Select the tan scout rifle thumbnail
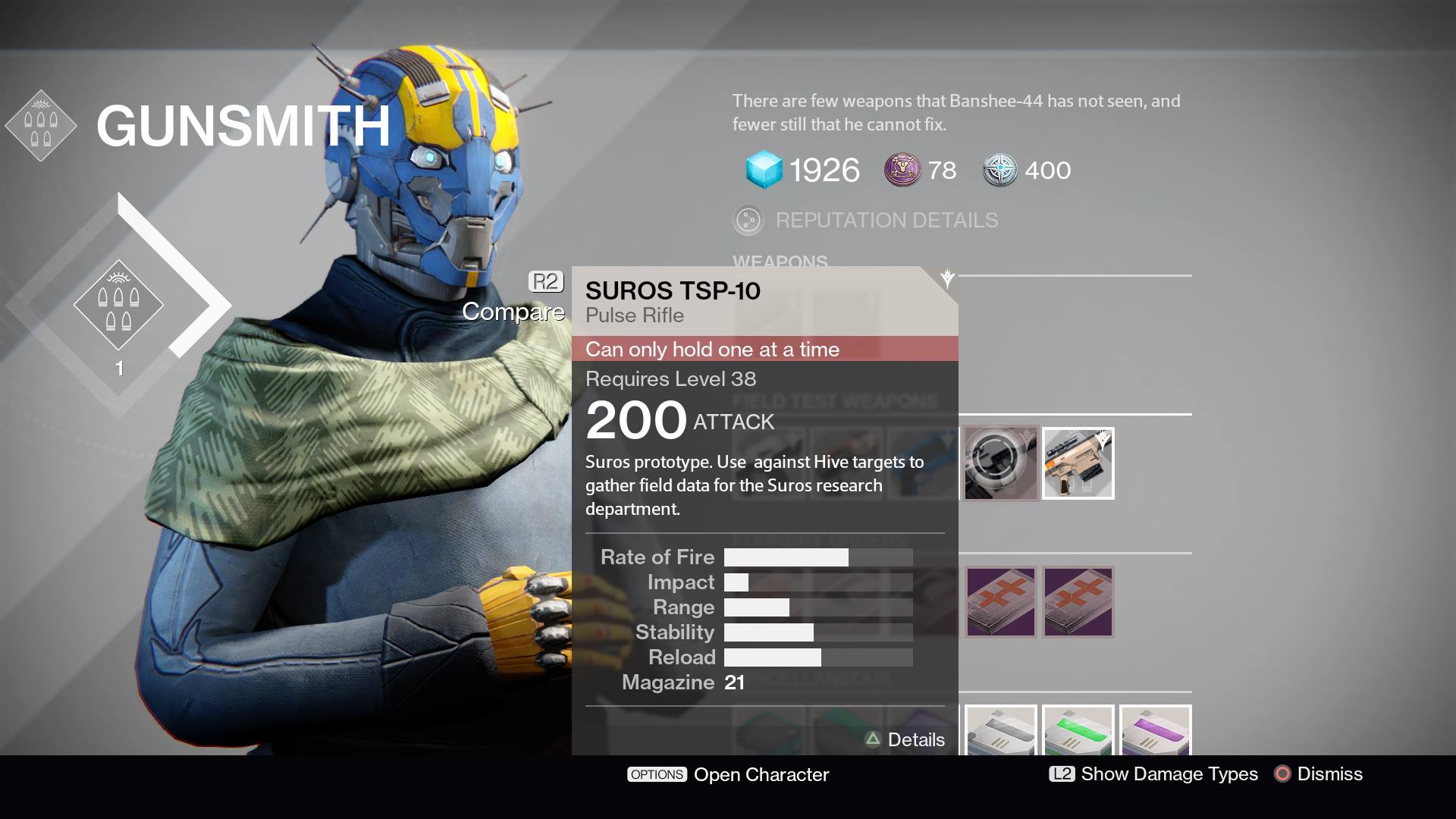Screen dimensions: 1456x819 coord(1078,463)
